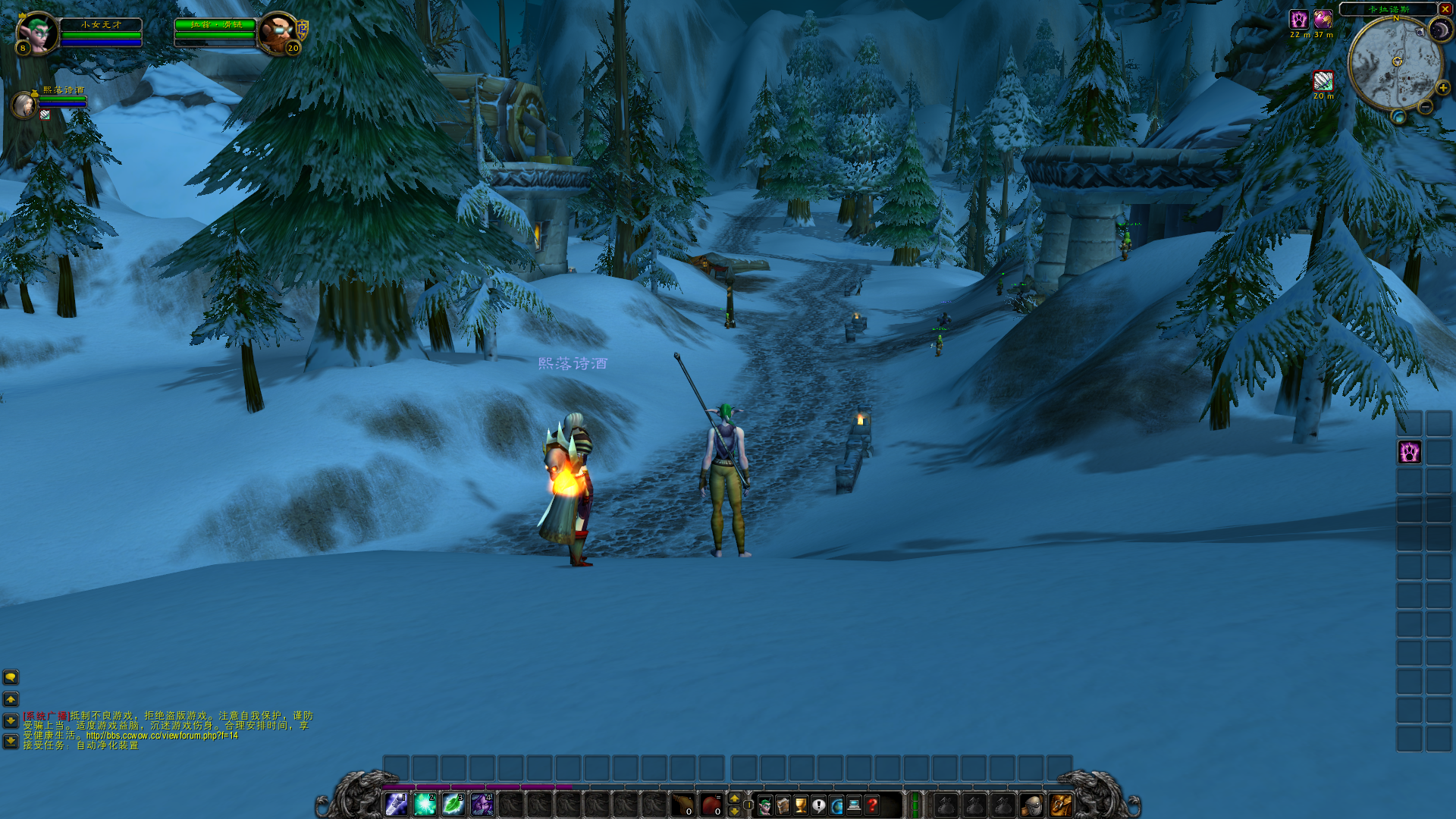
Task: Click the purple paw print buff icon
Action: (x=1298, y=19)
